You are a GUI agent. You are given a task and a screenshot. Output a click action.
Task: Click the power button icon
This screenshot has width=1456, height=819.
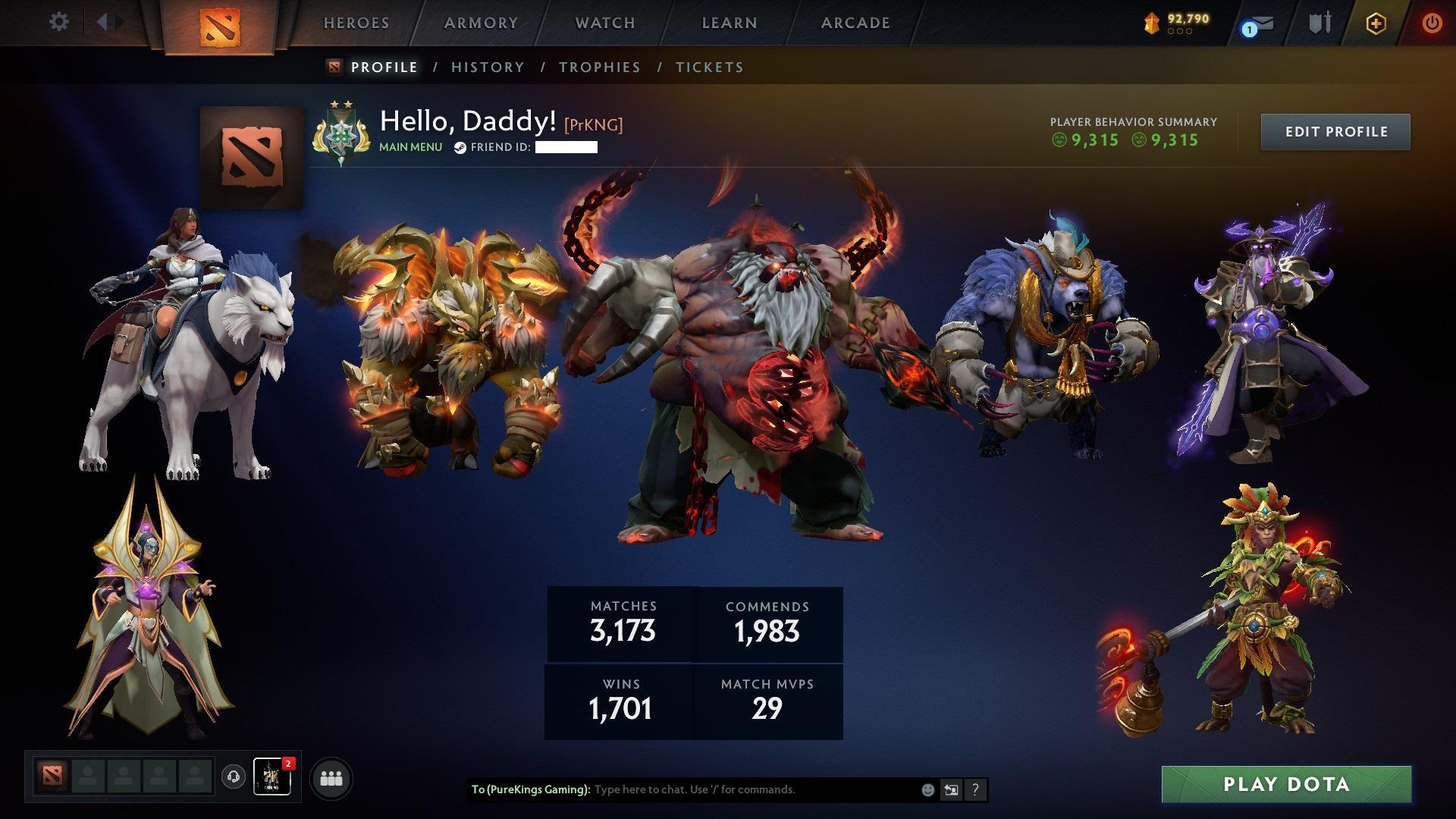click(1432, 23)
